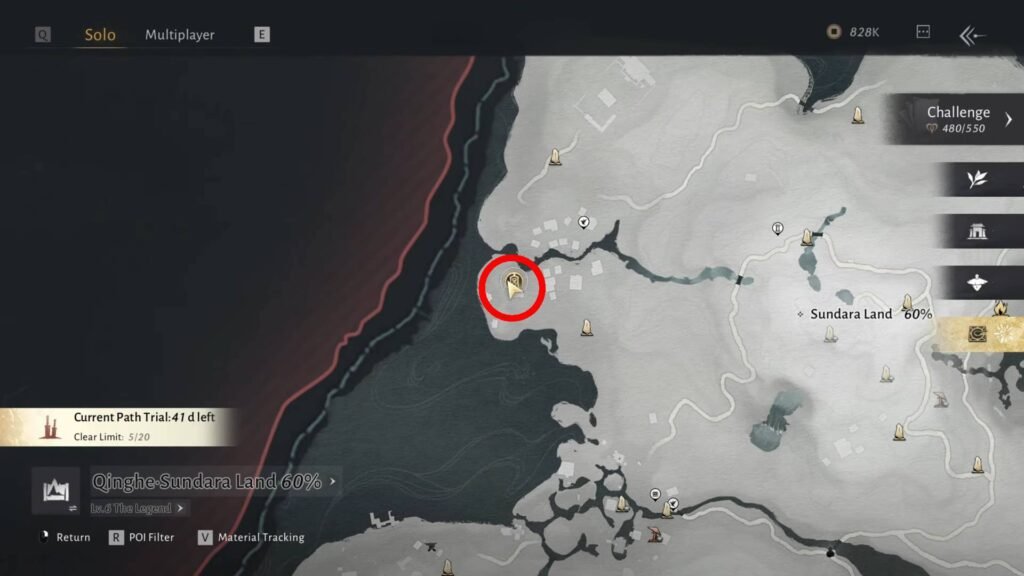This screenshot has width=1024, height=576.
Task: Open the Challenge panel
Action: (x=957, y=120)
